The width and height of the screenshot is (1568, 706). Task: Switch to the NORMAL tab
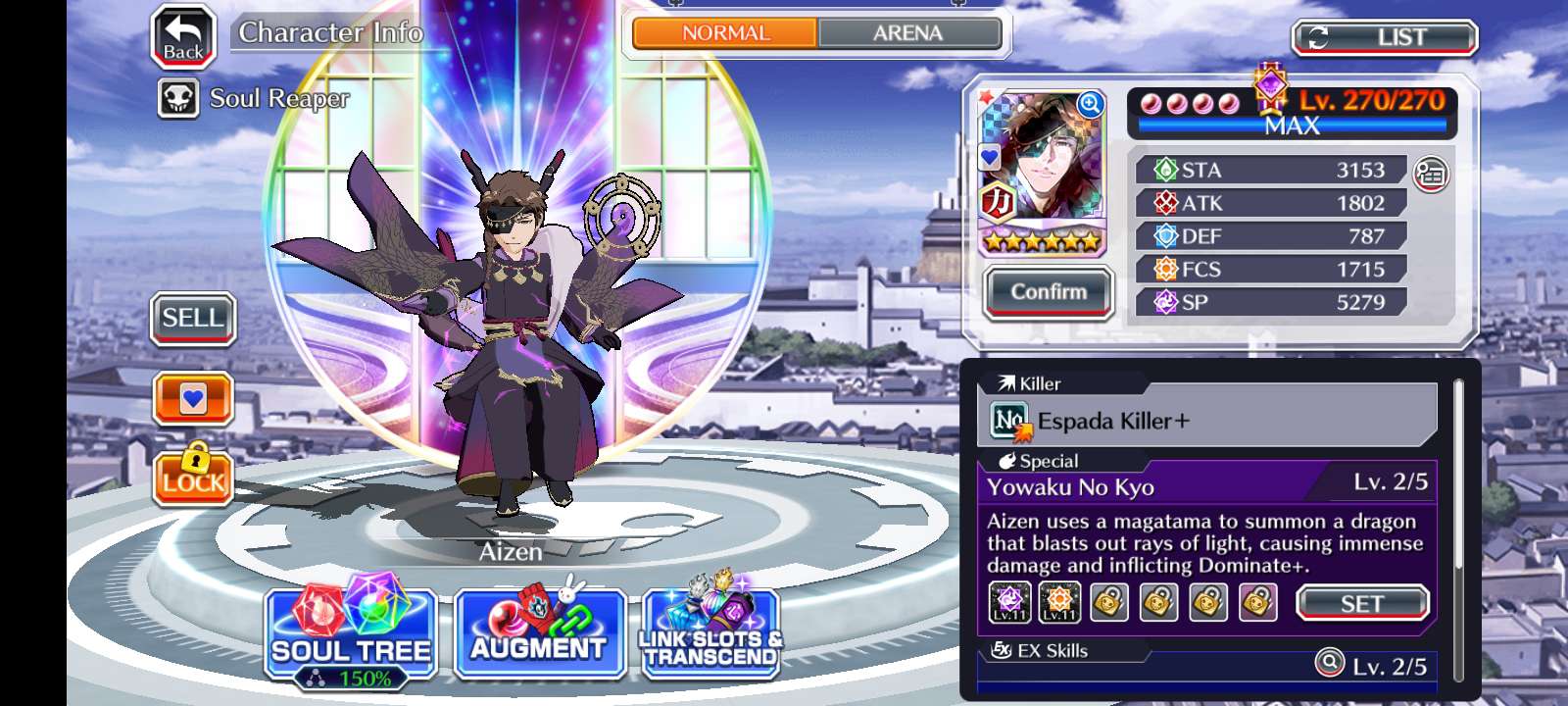pyautogui.click(x=725, y=33)
